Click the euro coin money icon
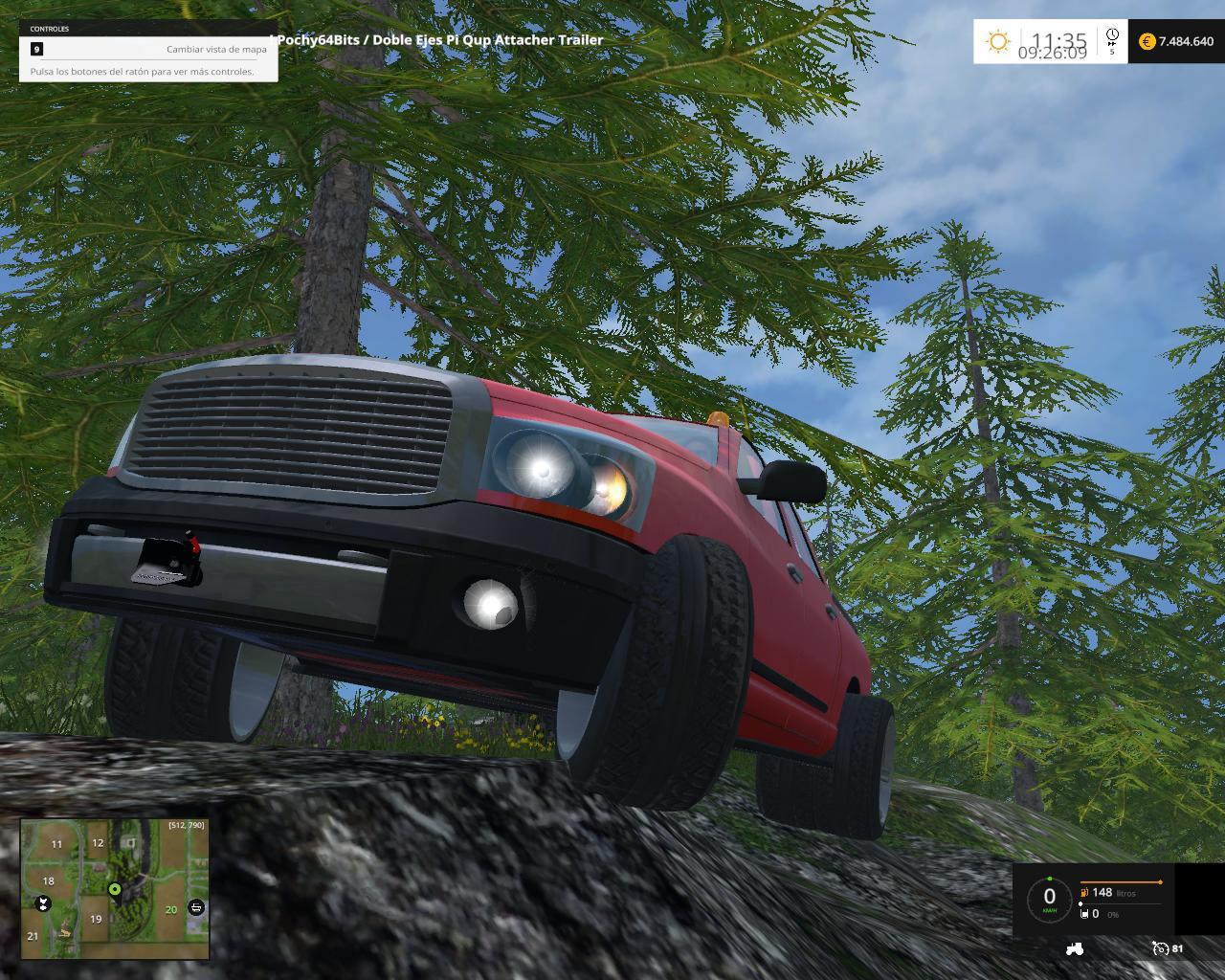 click(x=1147, y=41)
